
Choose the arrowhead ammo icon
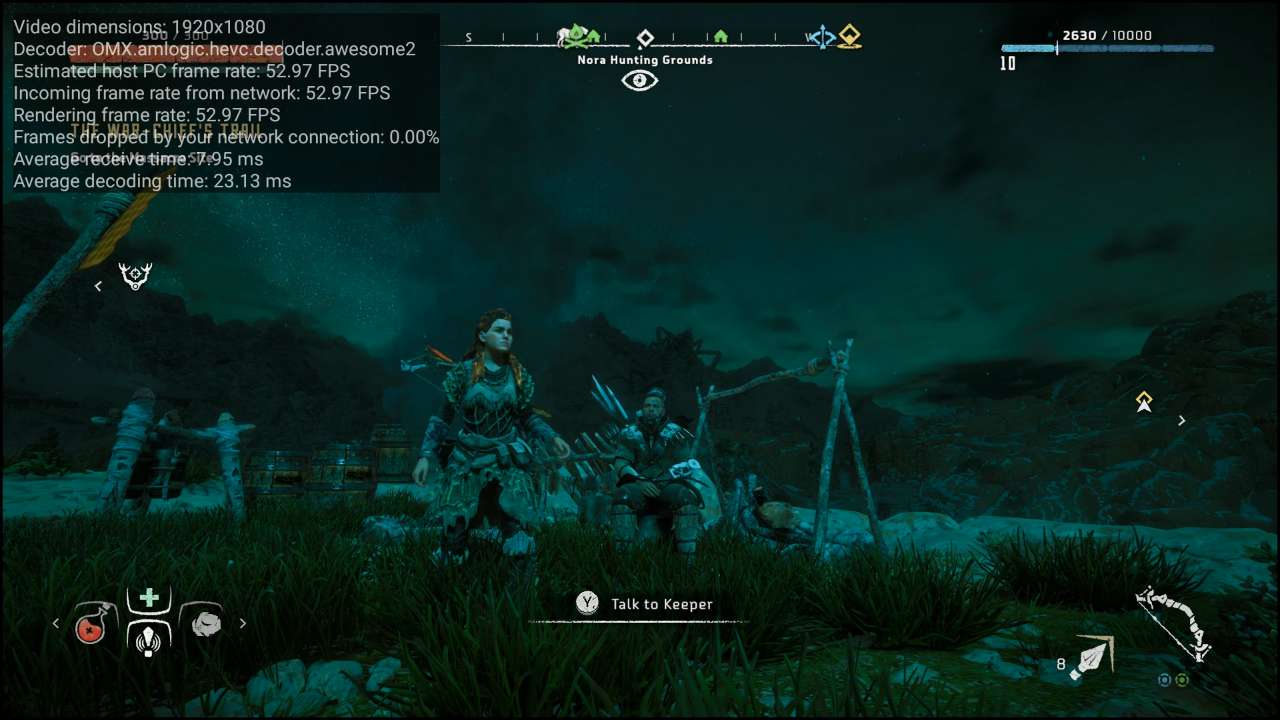[1092, 656]
